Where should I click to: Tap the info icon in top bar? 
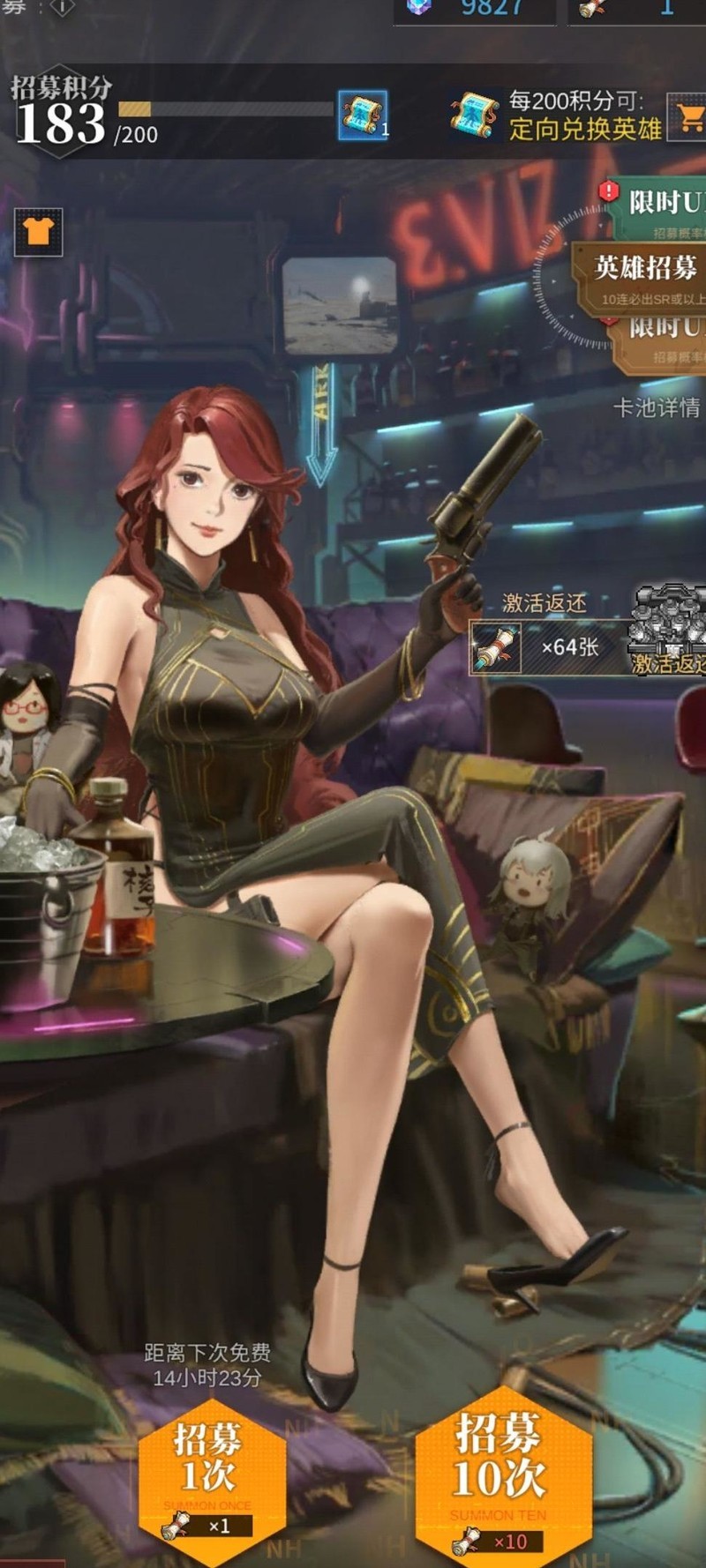pyautogui.click(x=62, y=7)
